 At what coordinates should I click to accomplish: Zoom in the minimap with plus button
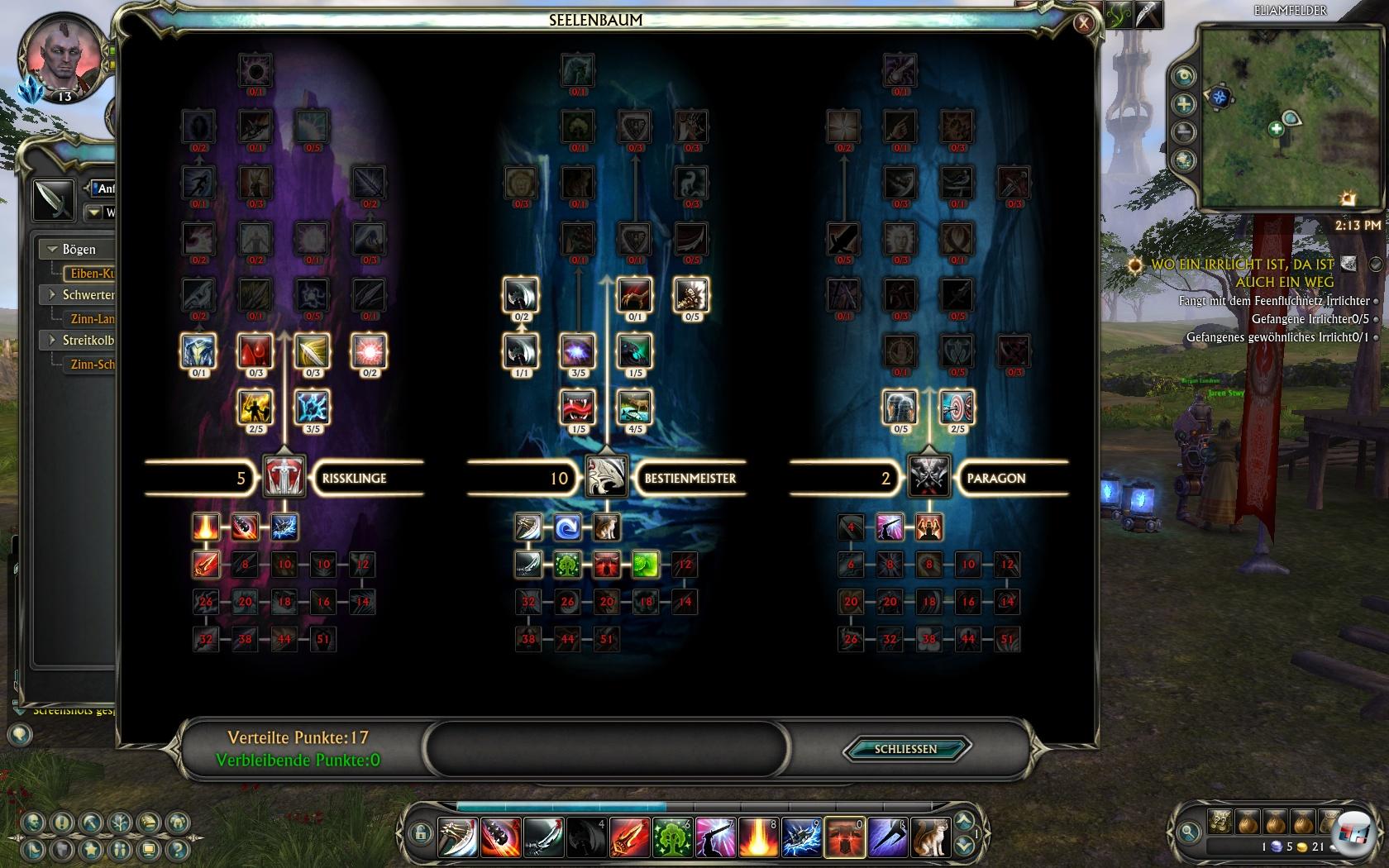[x=1184, y=104]
